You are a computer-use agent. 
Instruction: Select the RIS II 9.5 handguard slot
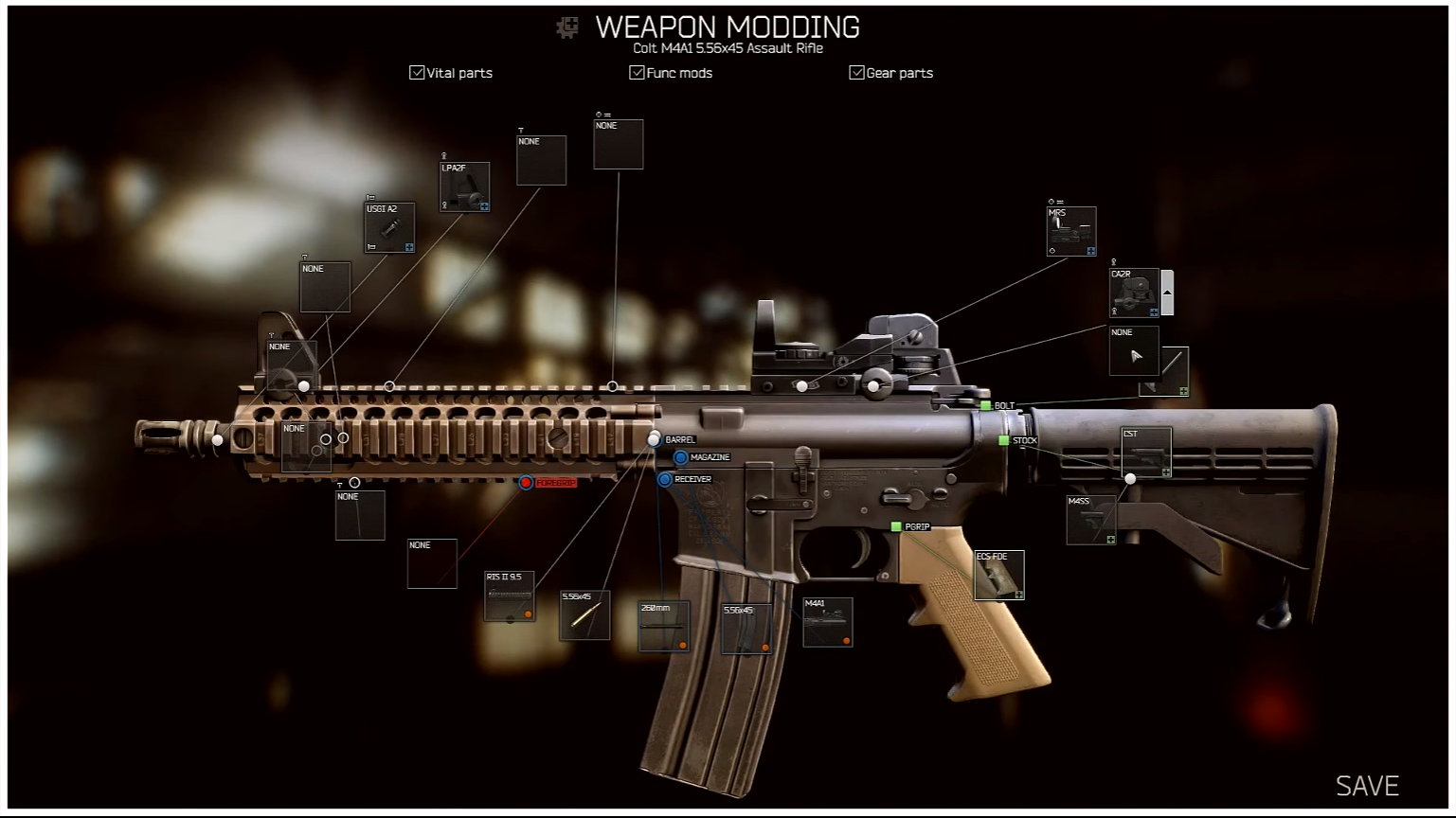509,597
